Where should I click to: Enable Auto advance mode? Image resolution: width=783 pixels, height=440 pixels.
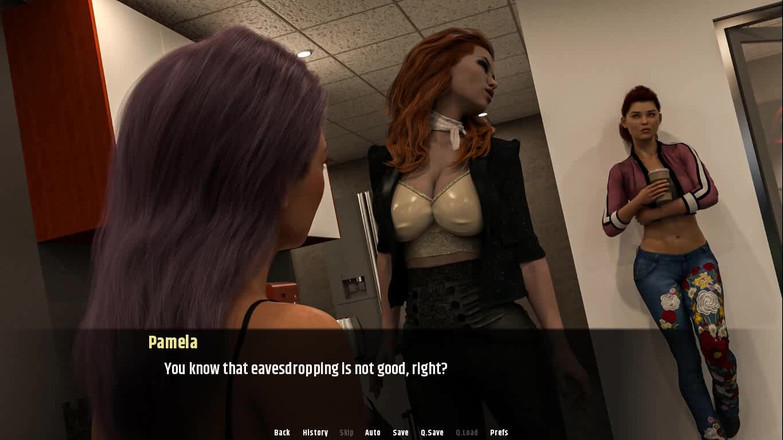click(x=373, y=432)
